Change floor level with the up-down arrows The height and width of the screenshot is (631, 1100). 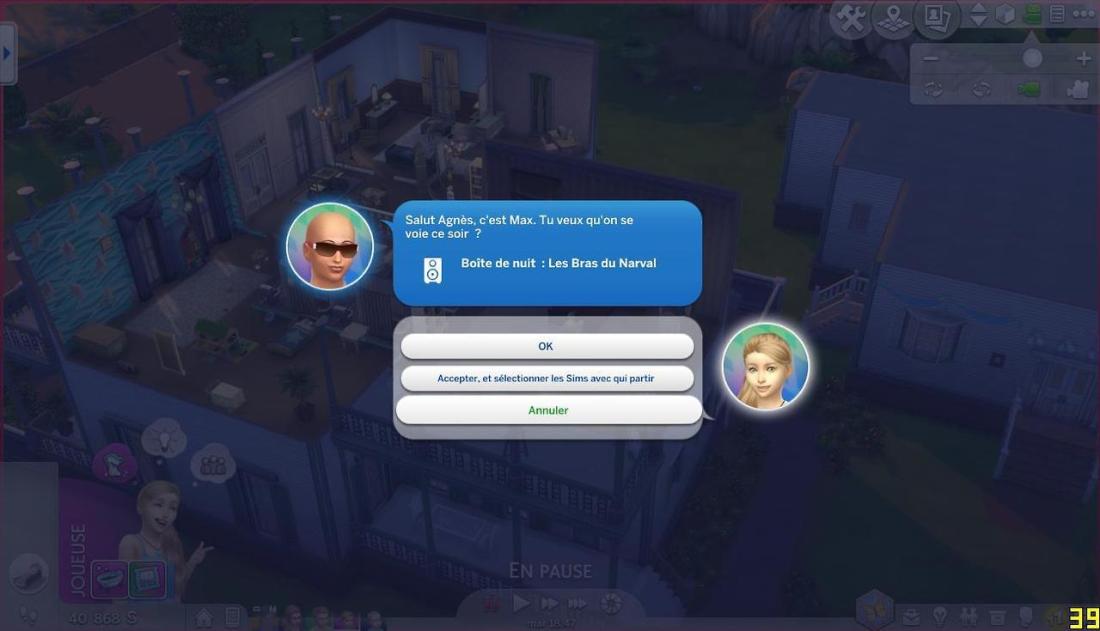979,14
